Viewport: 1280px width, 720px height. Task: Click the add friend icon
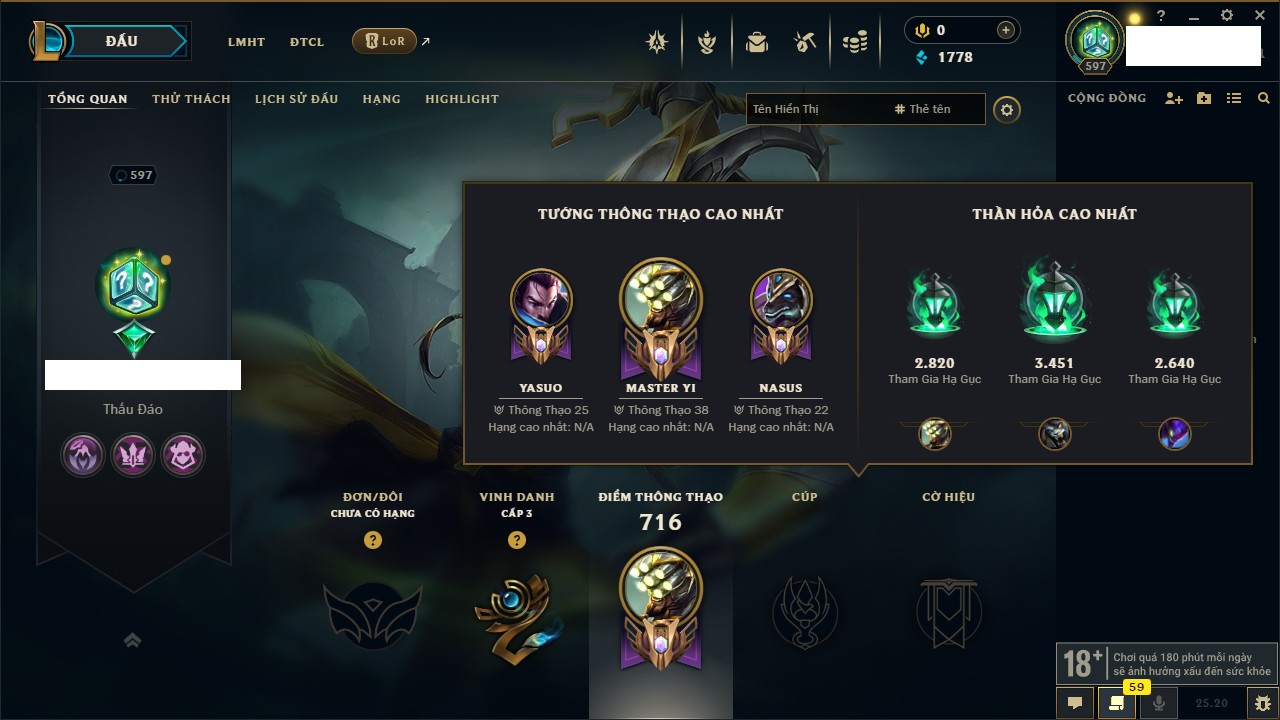[1174, 98]
